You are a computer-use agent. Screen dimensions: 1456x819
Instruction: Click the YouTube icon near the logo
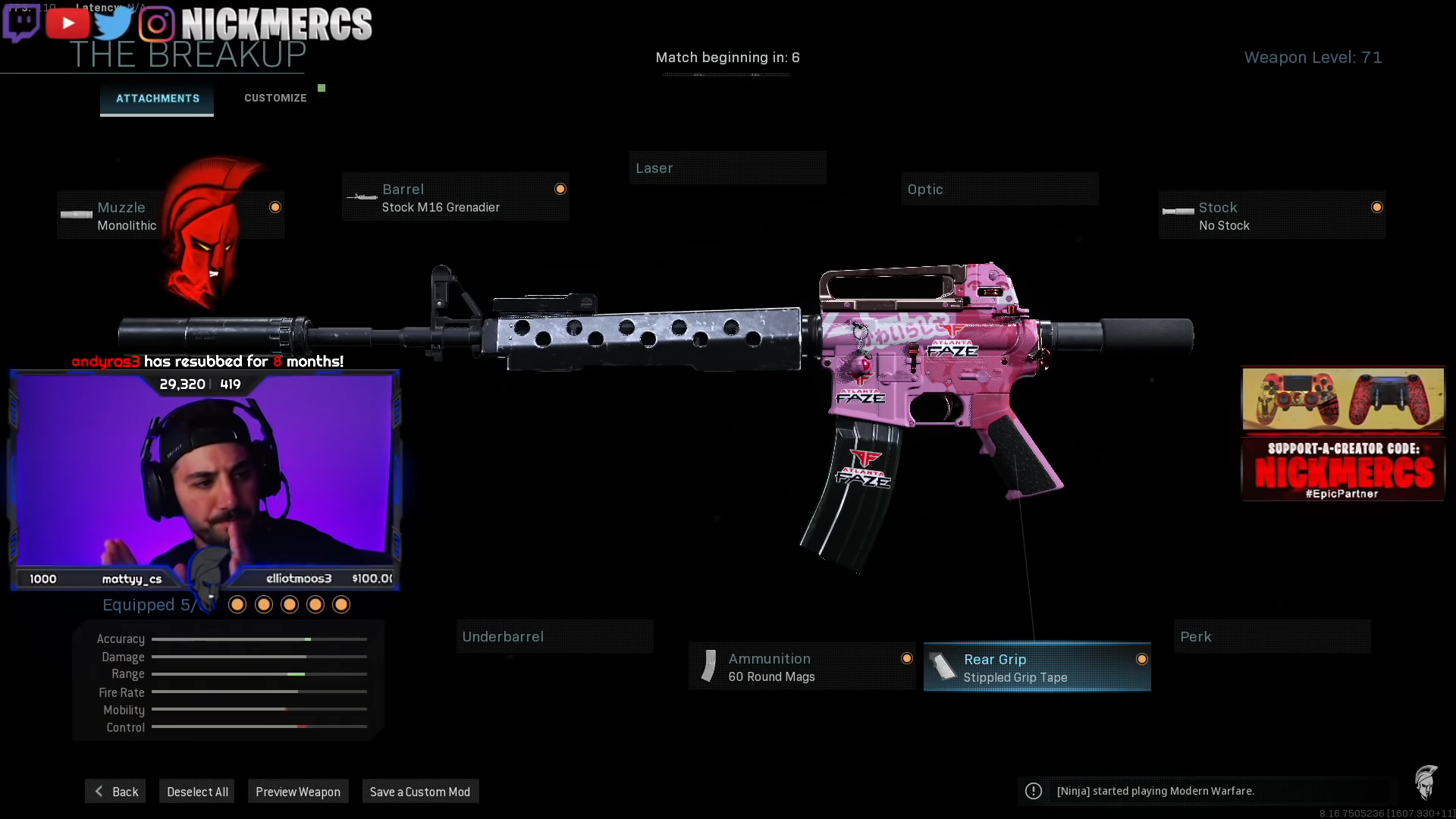pyautogui.click(x=67, y=22)
